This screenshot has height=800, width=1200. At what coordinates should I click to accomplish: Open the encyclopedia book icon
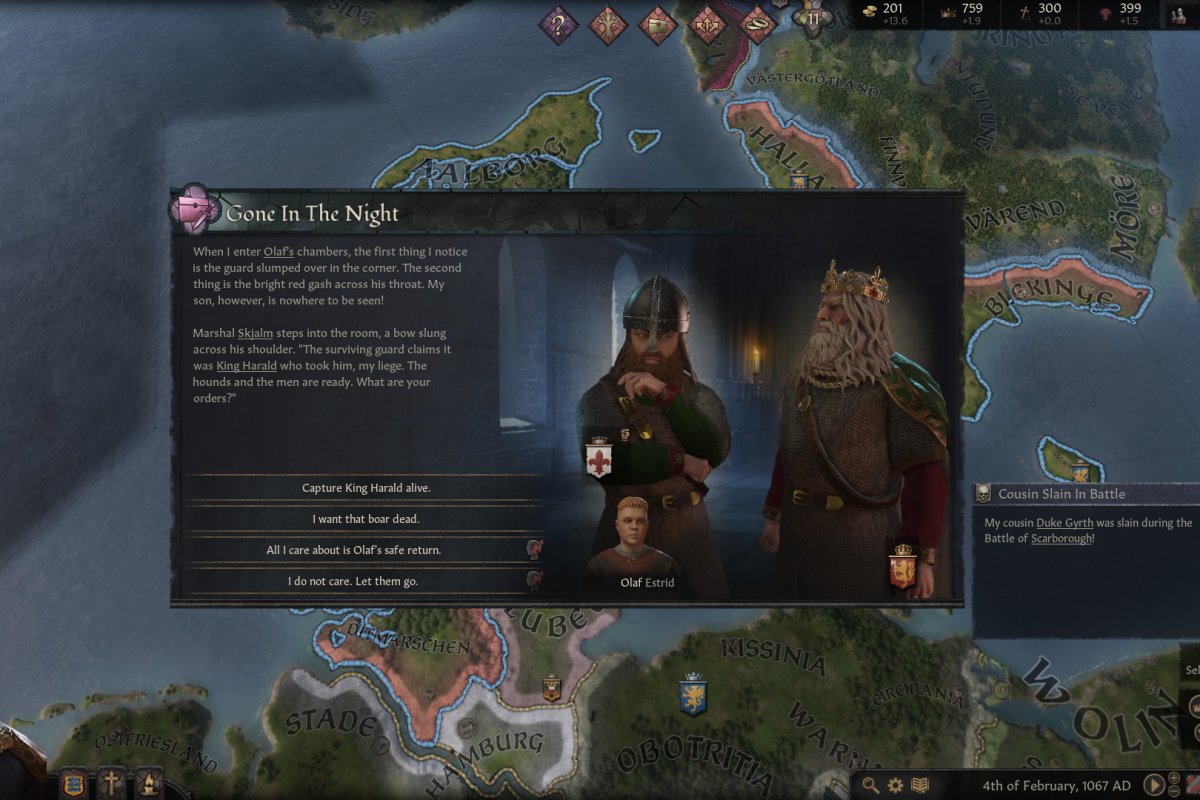[920, 785]
